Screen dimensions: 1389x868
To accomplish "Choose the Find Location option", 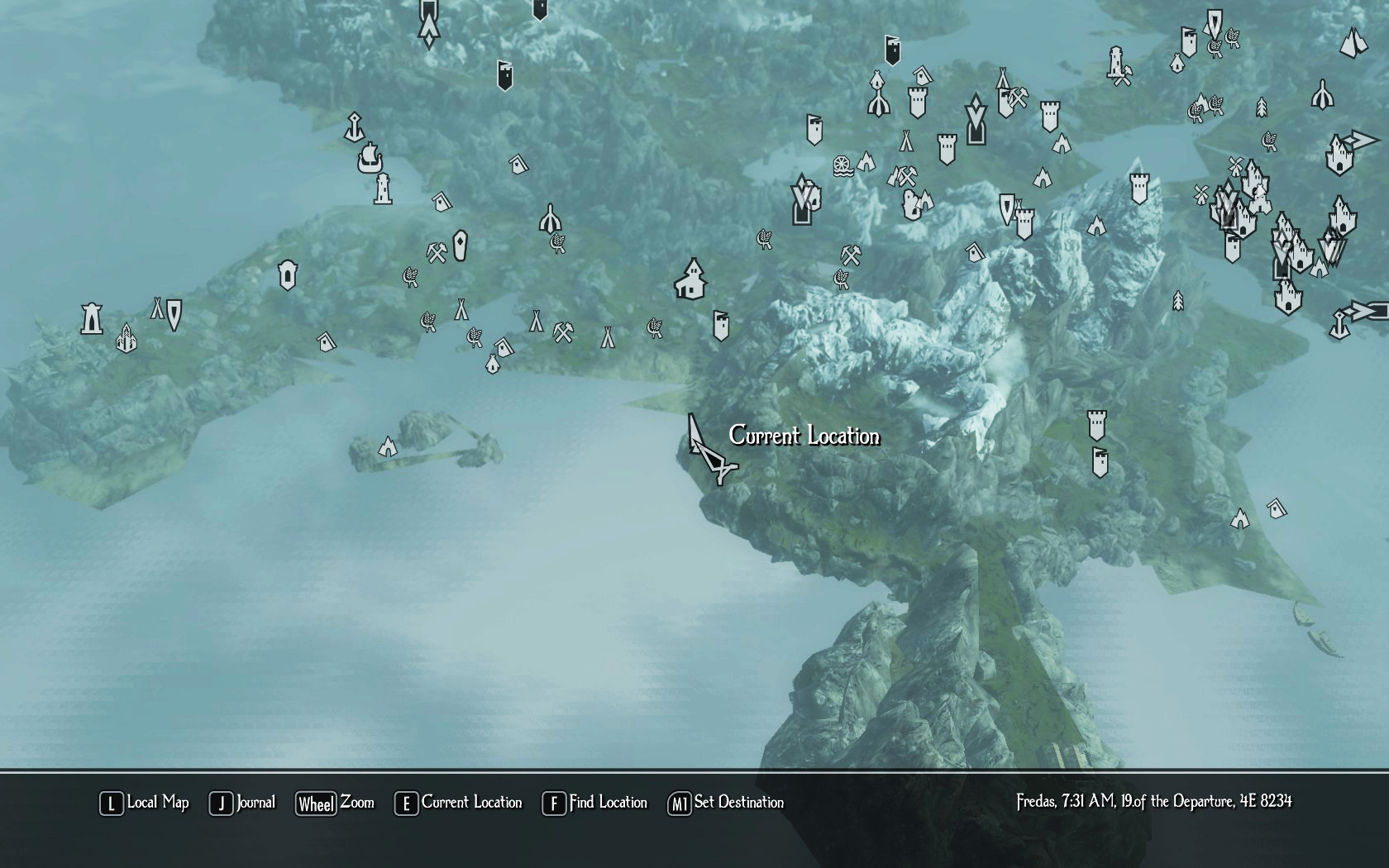I will pos(594,803).
